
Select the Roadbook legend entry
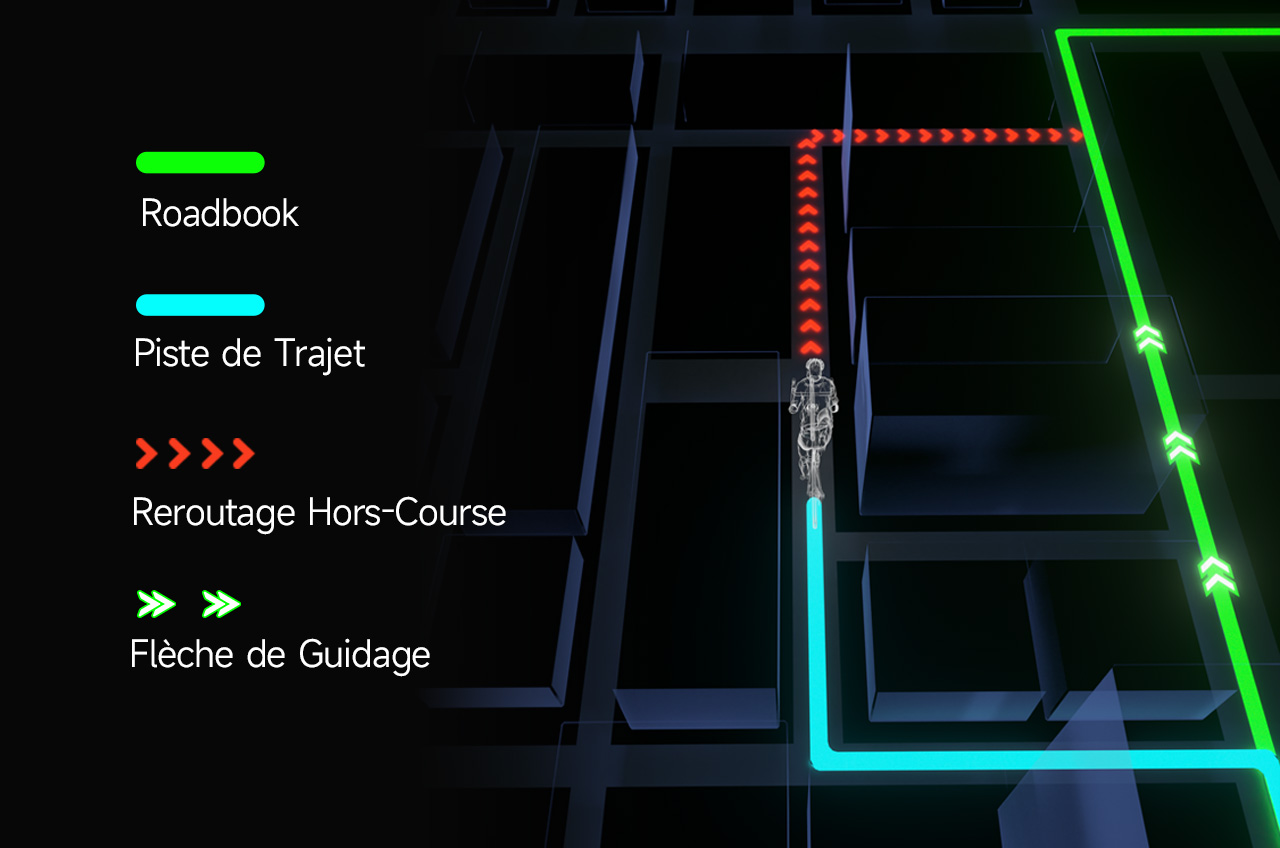point(219,213)
